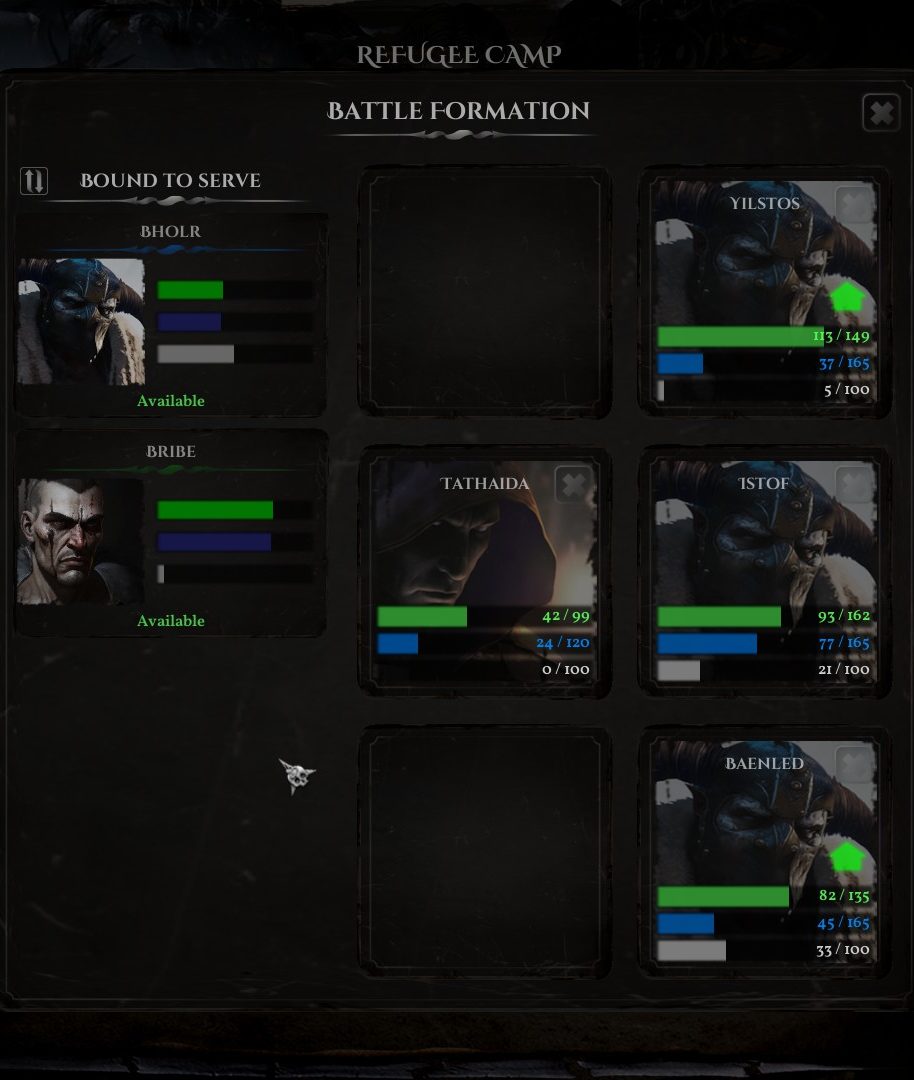Close the Battle Formation window
The image size is (914, 1080).
[880, 113]
